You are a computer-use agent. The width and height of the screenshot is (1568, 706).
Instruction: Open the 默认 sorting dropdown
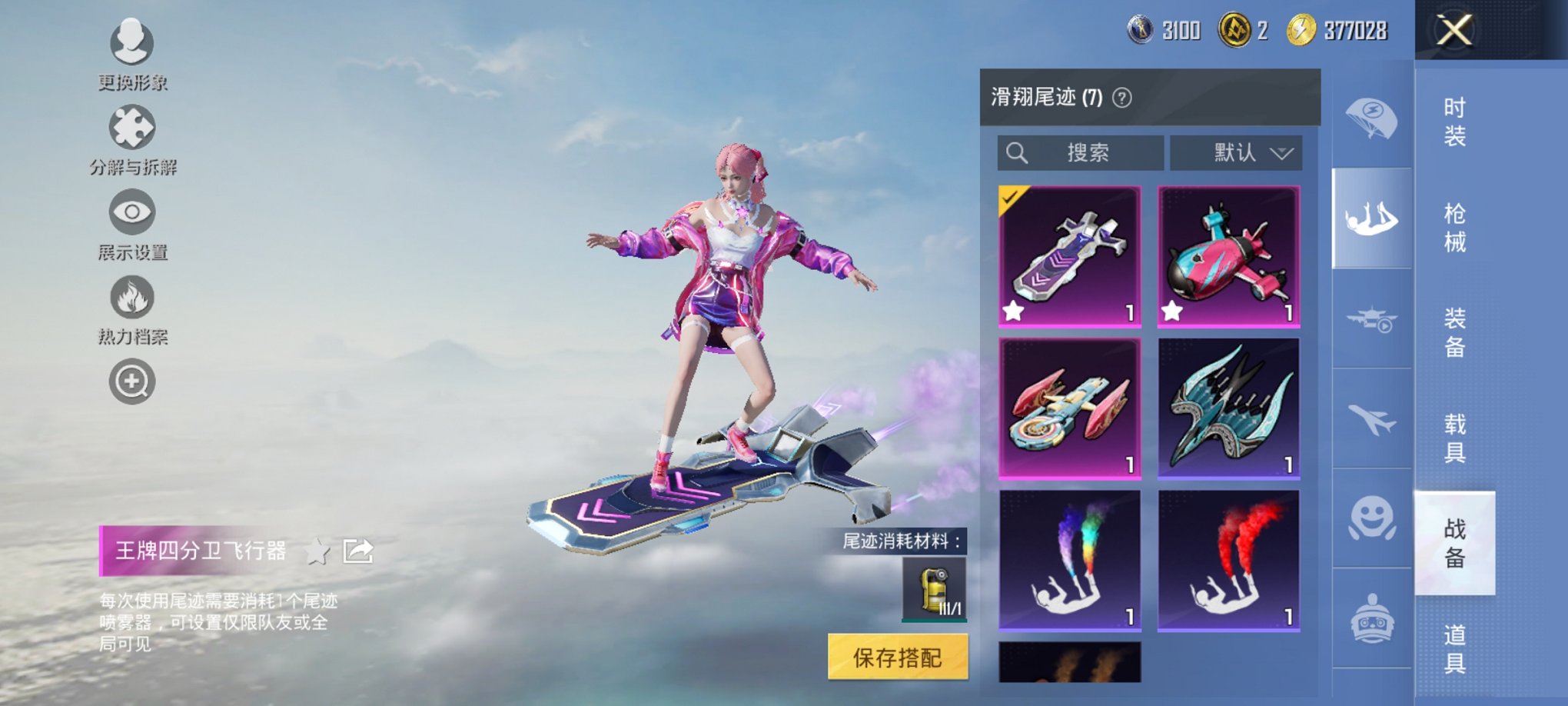click(x=1236, y=152)
